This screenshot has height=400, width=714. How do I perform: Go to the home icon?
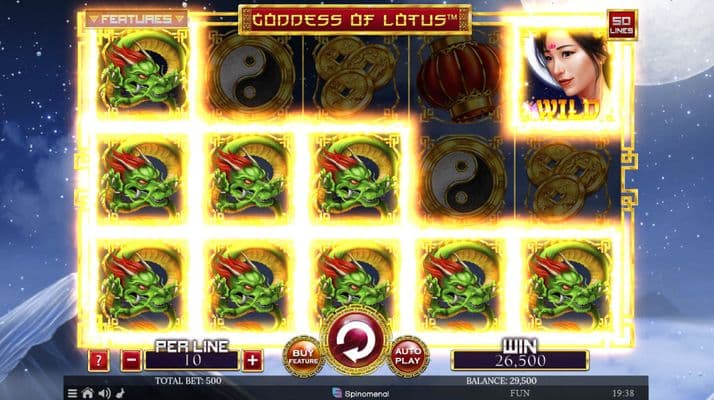tap(87, 393)
